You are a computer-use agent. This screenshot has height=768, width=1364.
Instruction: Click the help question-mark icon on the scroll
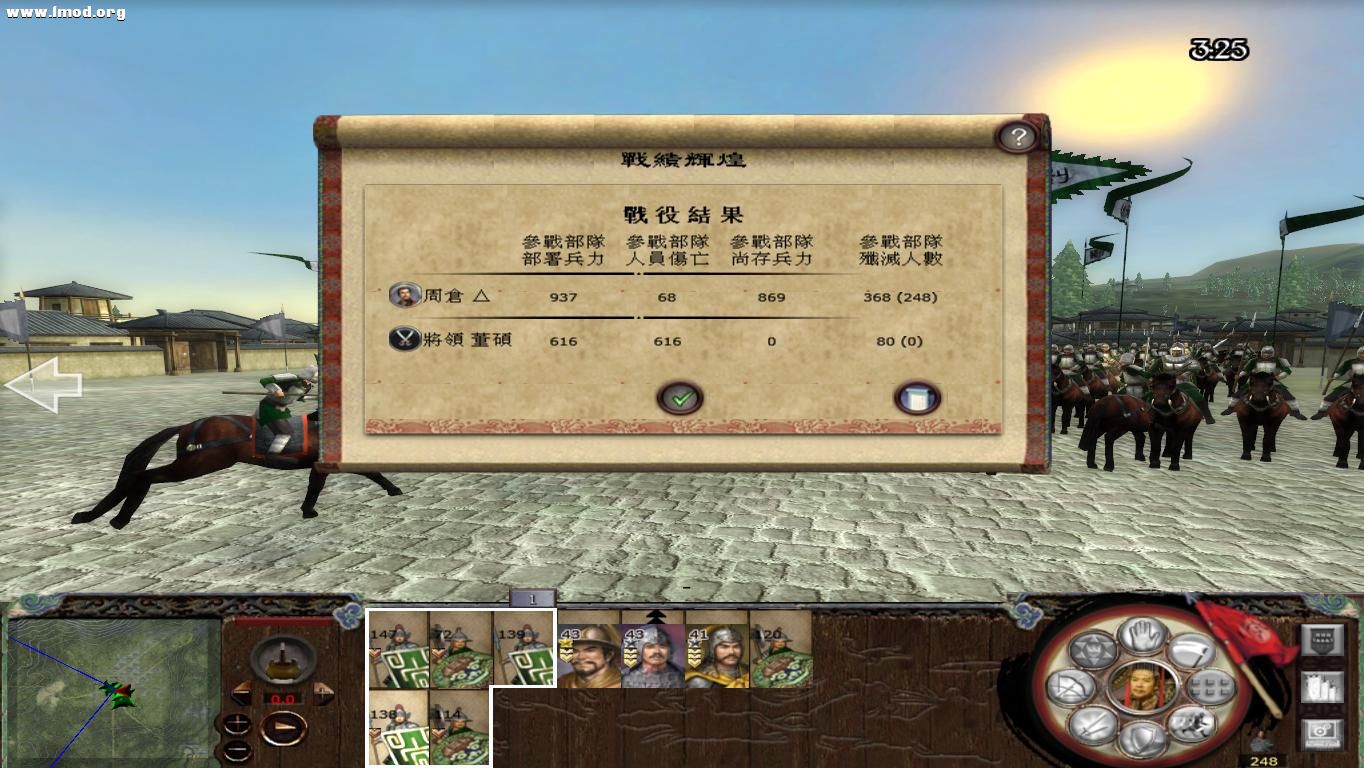click(1019, 137)
